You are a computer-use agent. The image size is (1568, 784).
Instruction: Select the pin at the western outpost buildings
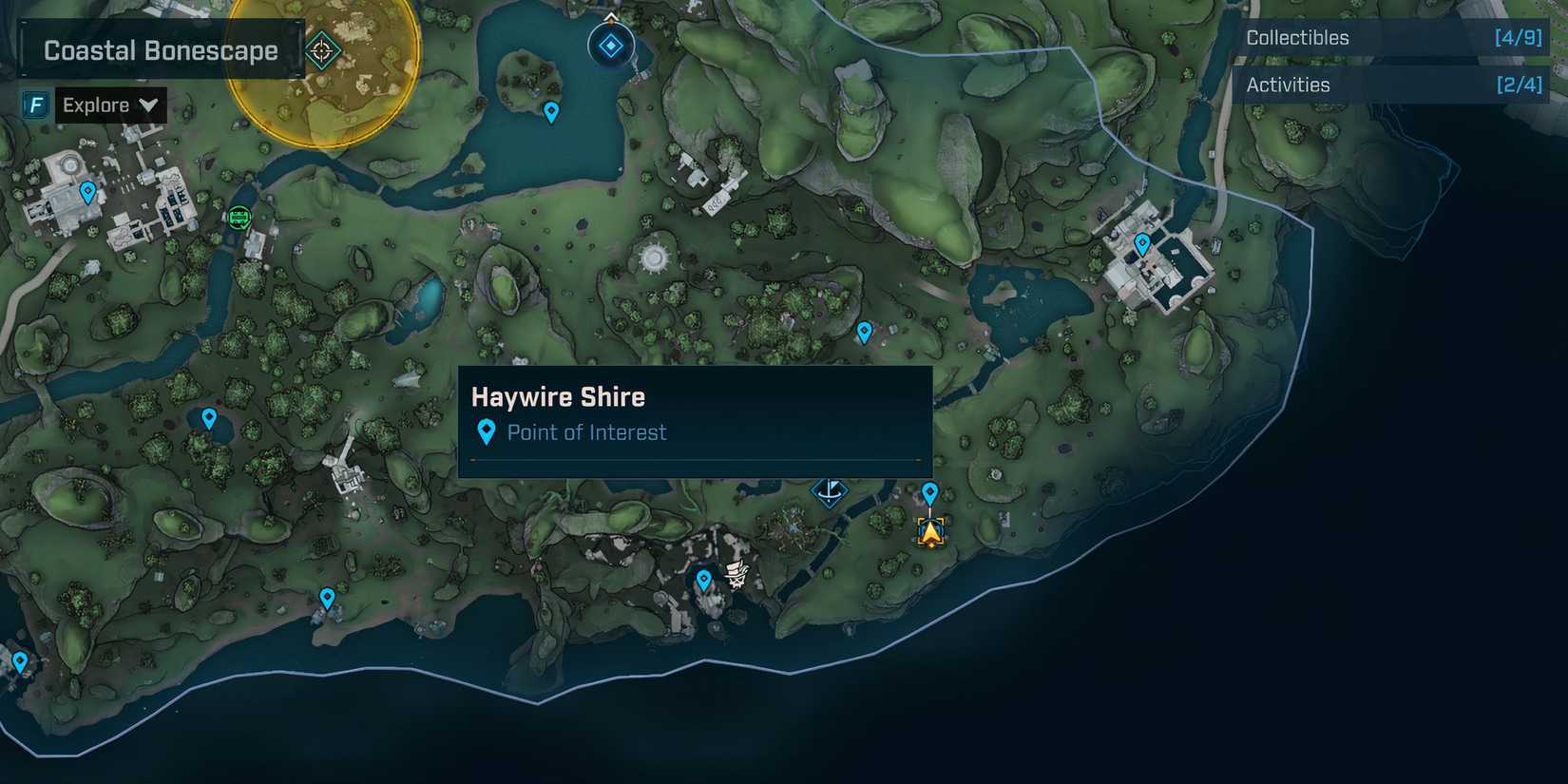pyautogui.click(x=86, y=191)
